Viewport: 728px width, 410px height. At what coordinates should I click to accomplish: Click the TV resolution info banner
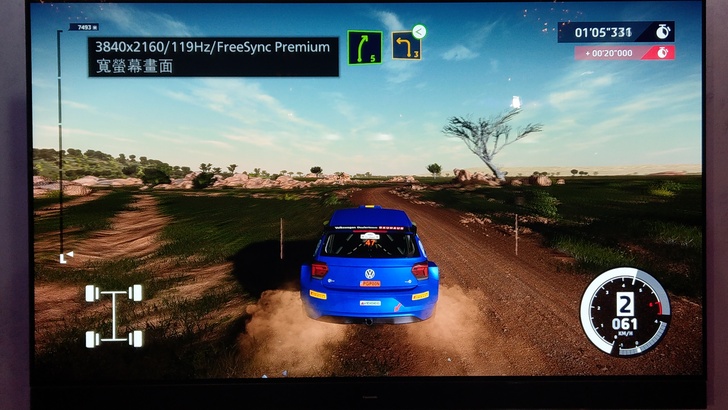(213, 56)
